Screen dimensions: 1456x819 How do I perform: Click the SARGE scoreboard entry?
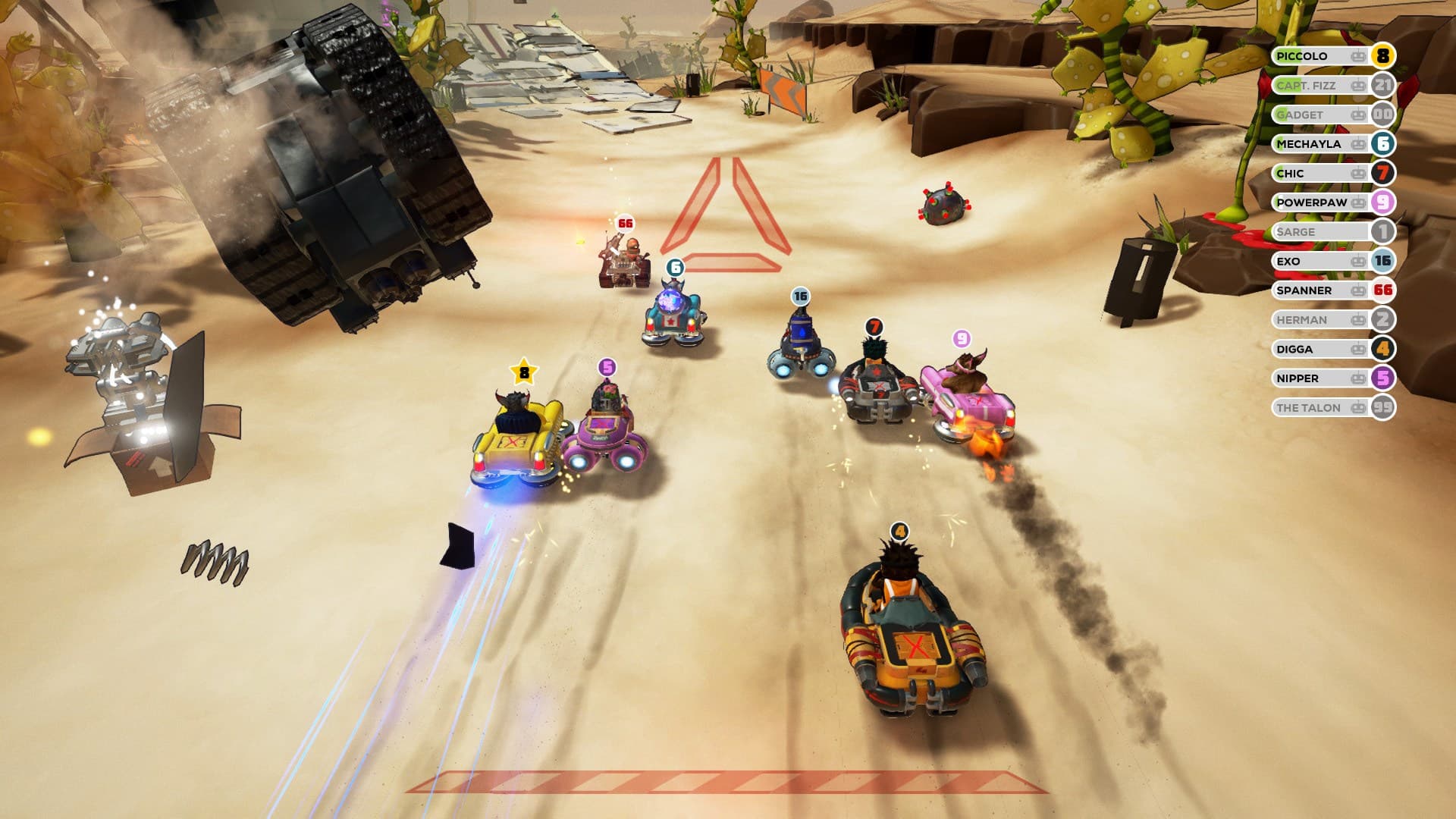tap(1301, 232)
